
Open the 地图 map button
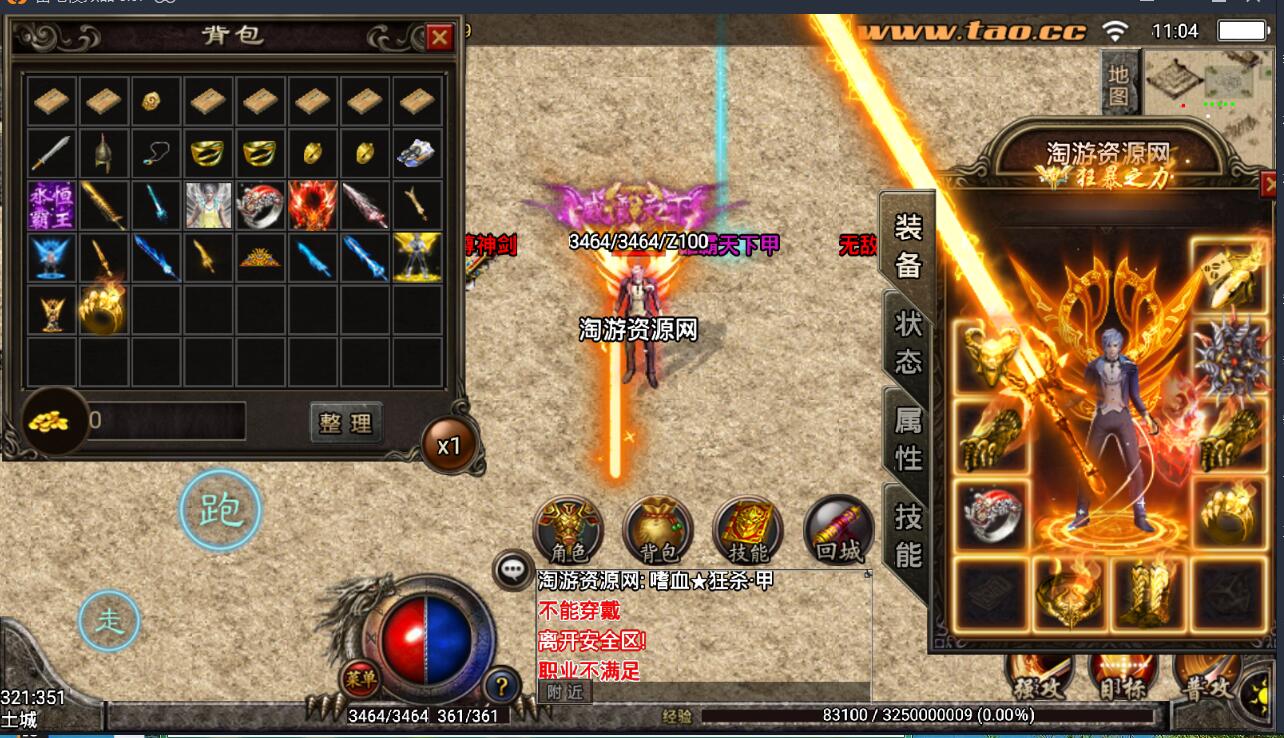(1119, 86)
